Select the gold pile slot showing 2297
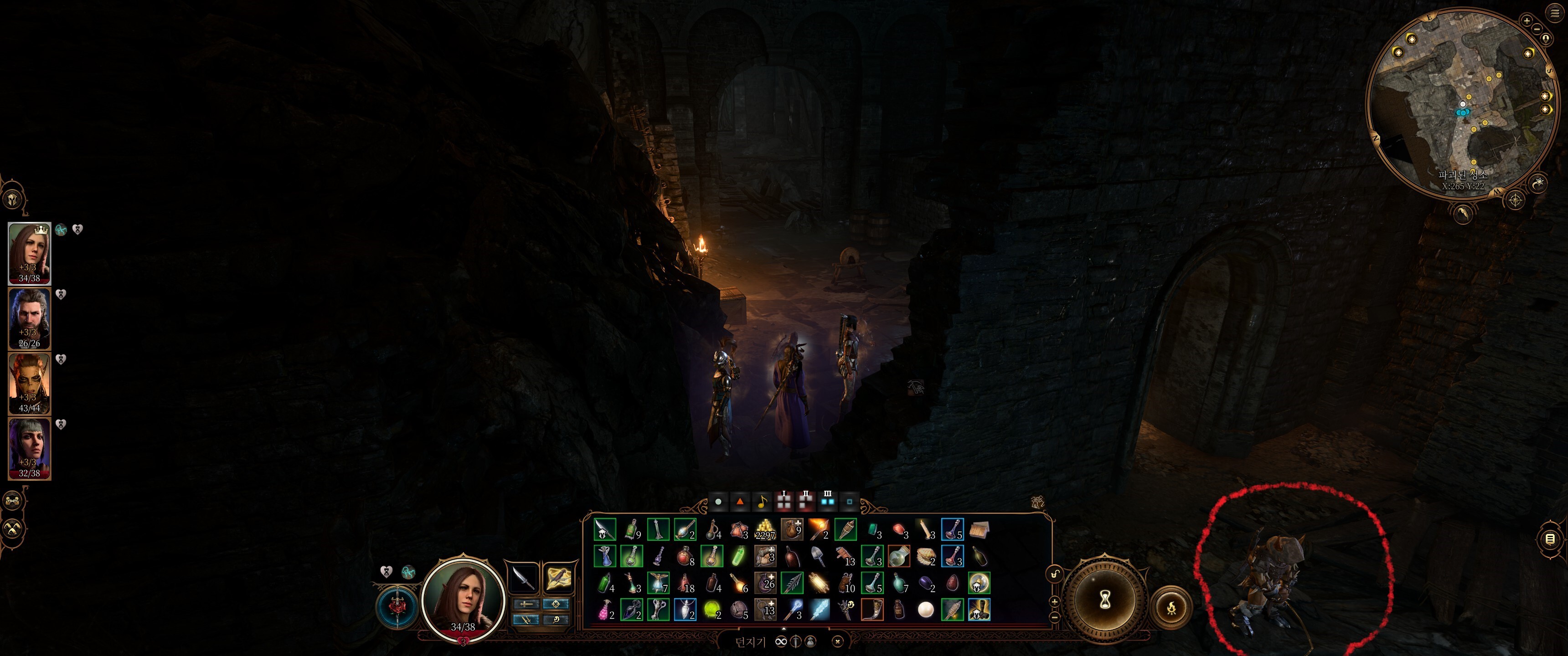Image resolution: width=1568 pixels, height=656 pixels. pyautogui.click(x=764, y=530)
